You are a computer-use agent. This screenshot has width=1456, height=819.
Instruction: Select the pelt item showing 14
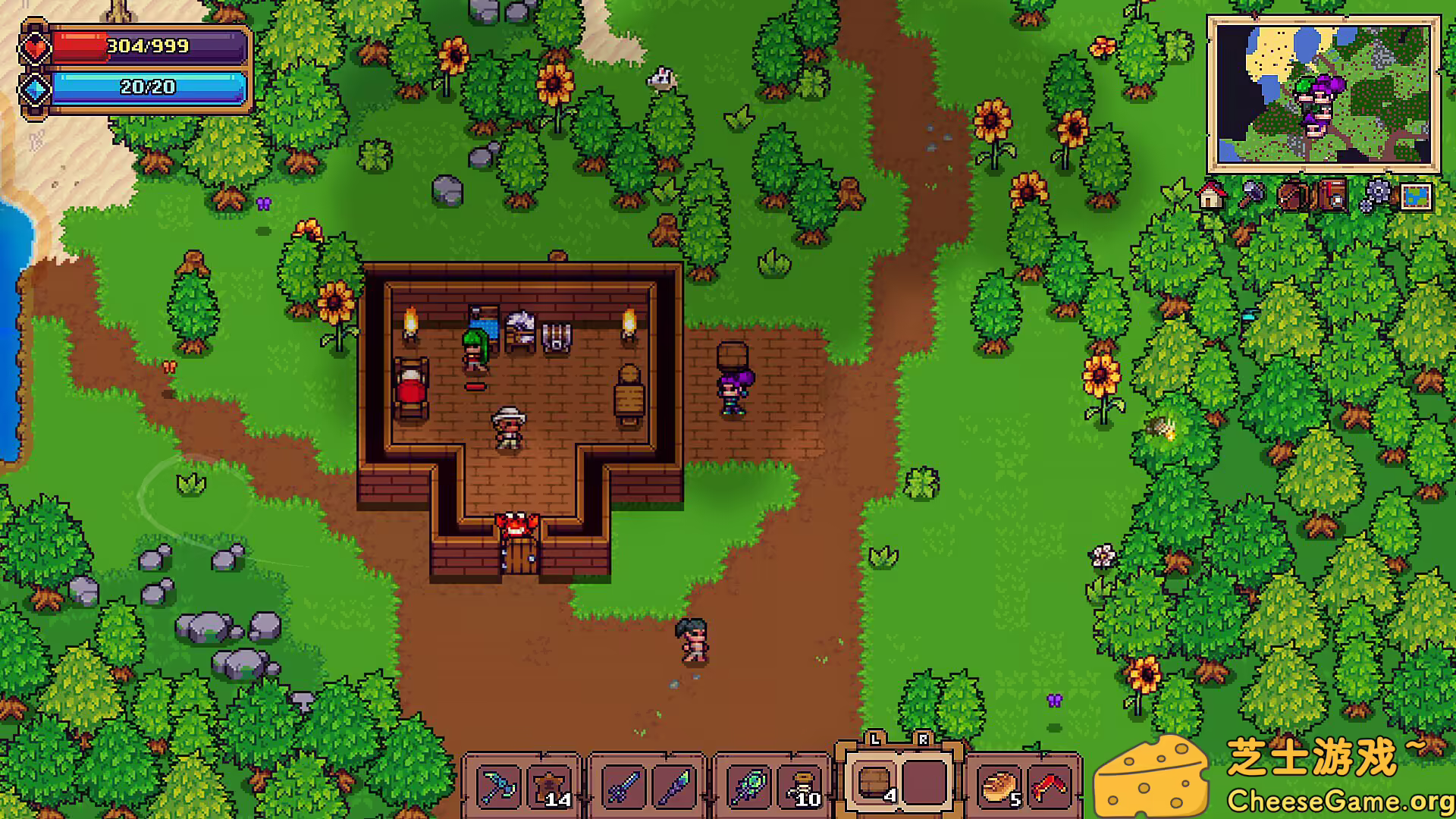pyautogui.click(x=551, y=785)
